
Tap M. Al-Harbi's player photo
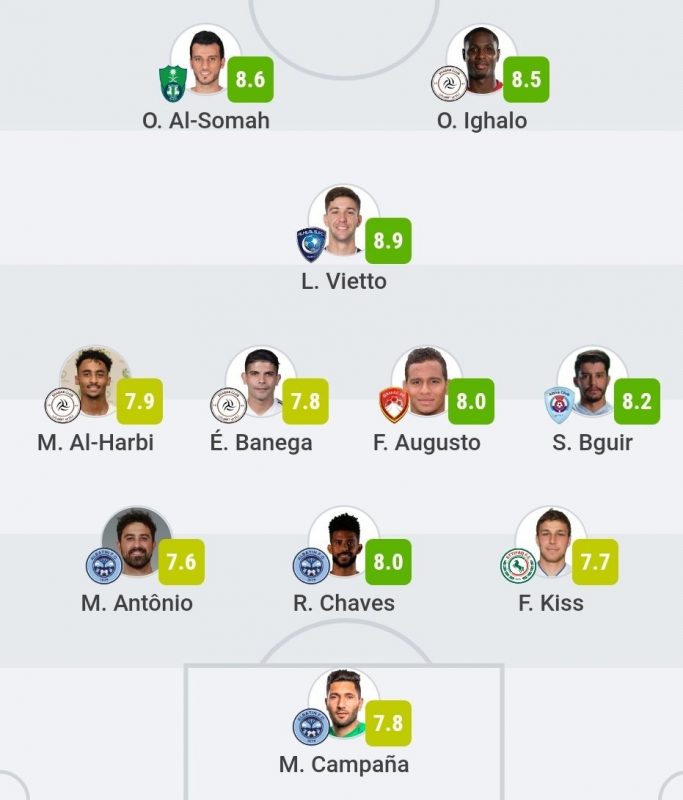pyautogui.click(x=95, y=381)
